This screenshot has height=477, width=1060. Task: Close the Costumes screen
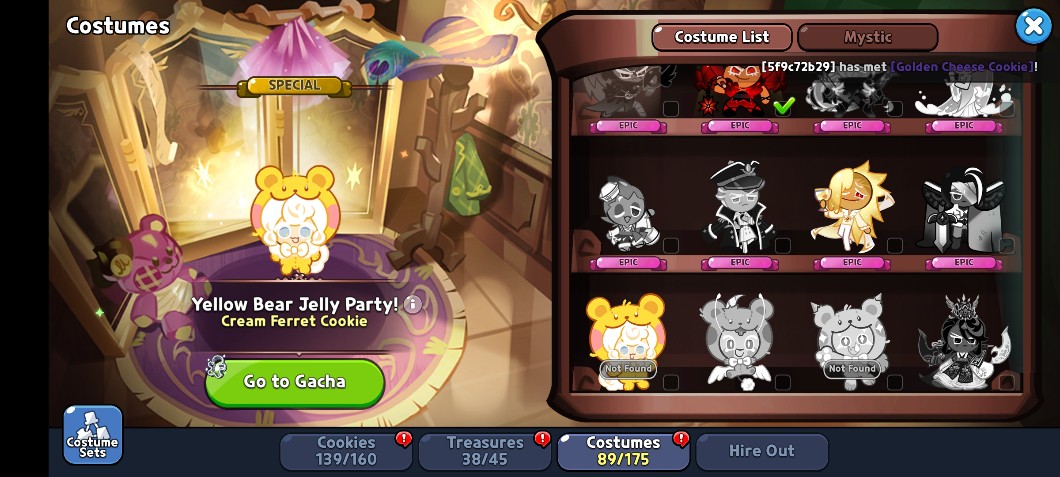pos(1032,26)
